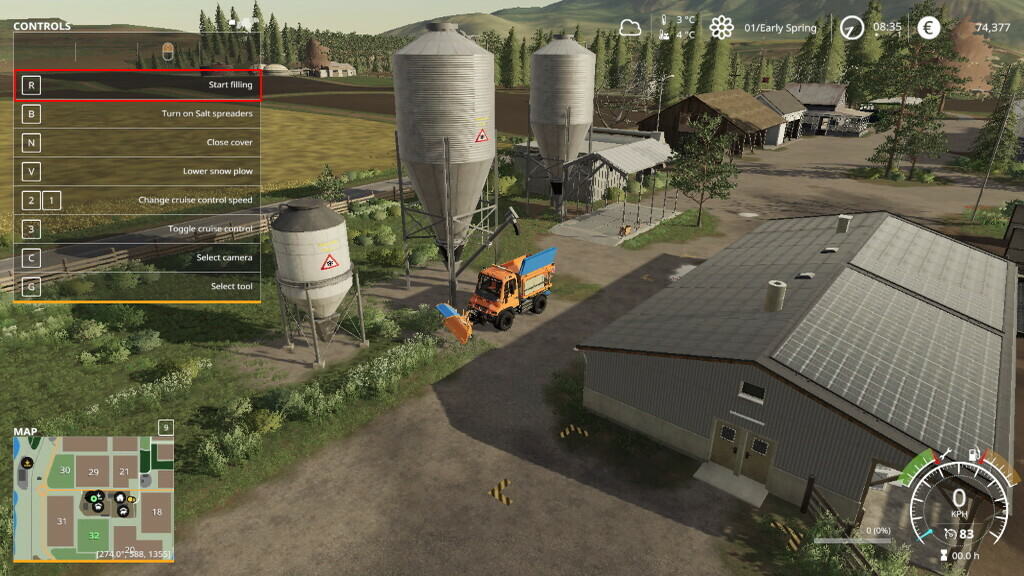Pick the Select tool control row
This screenshot has height=576, width=1024.
point(137,286)
